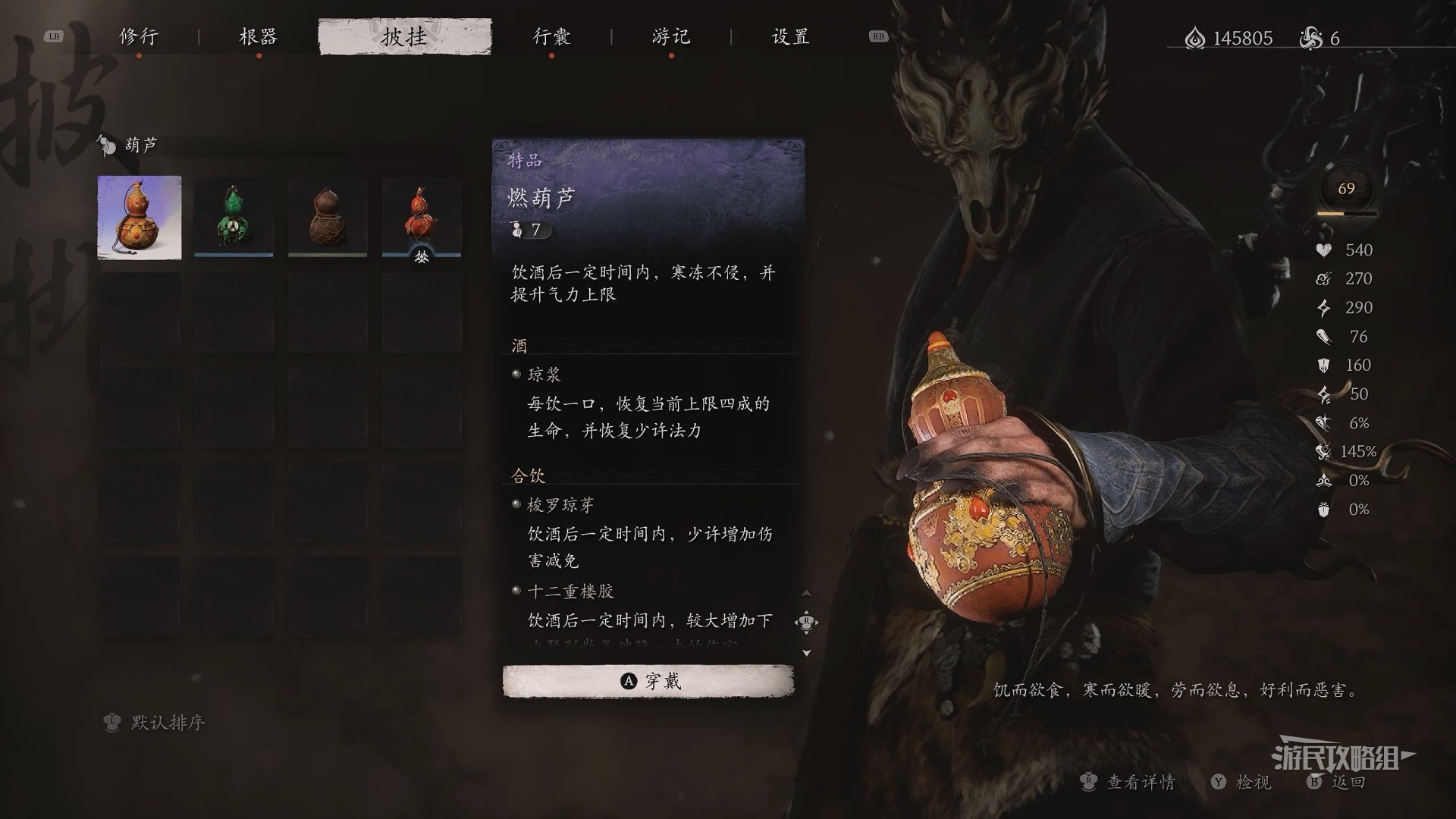The height and width of the screenshot is (819, 1456).
Task: Open the 根器 tab
Action: pyautogui.click(x=258, y=36)
